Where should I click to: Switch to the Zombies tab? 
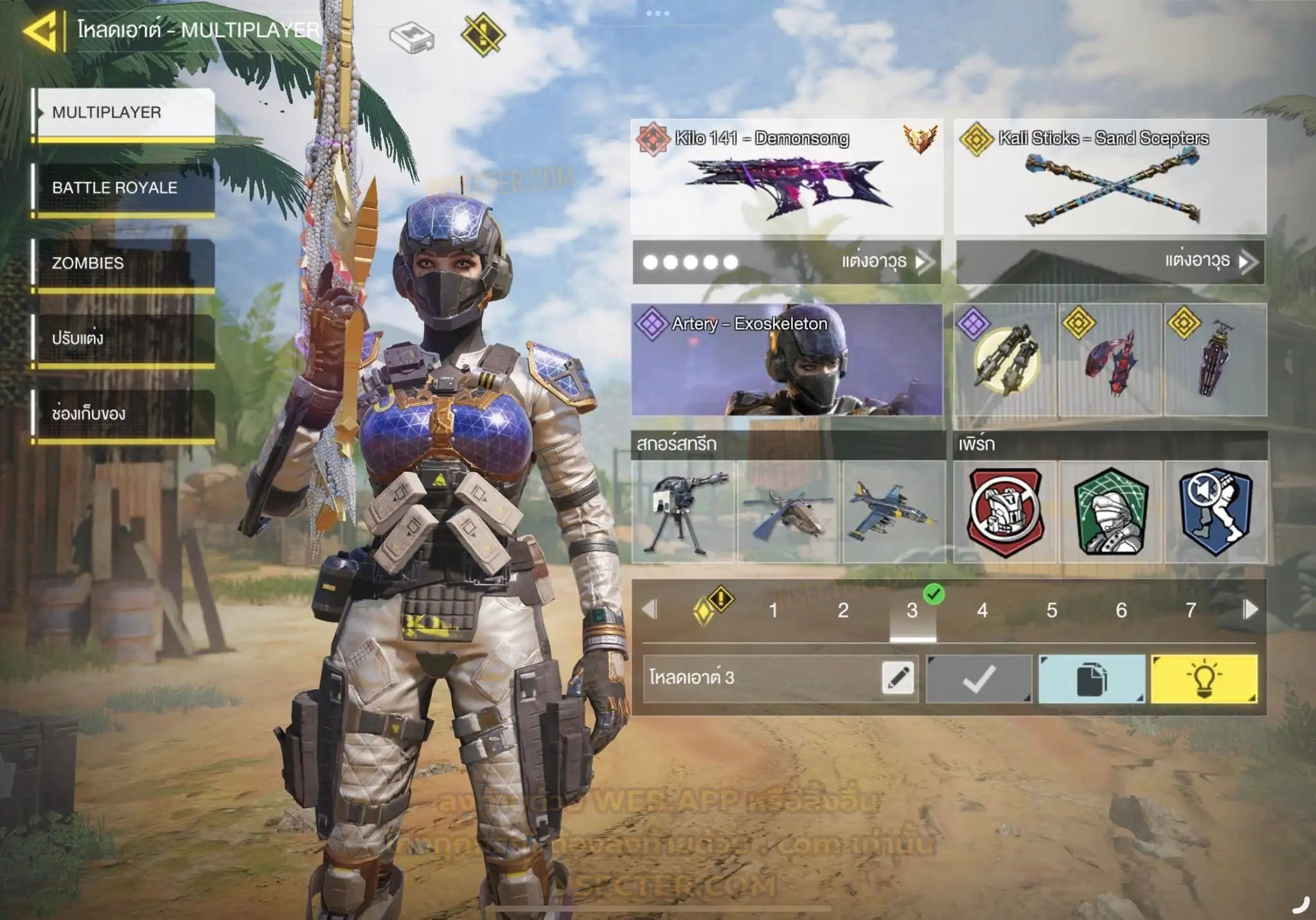123,263
